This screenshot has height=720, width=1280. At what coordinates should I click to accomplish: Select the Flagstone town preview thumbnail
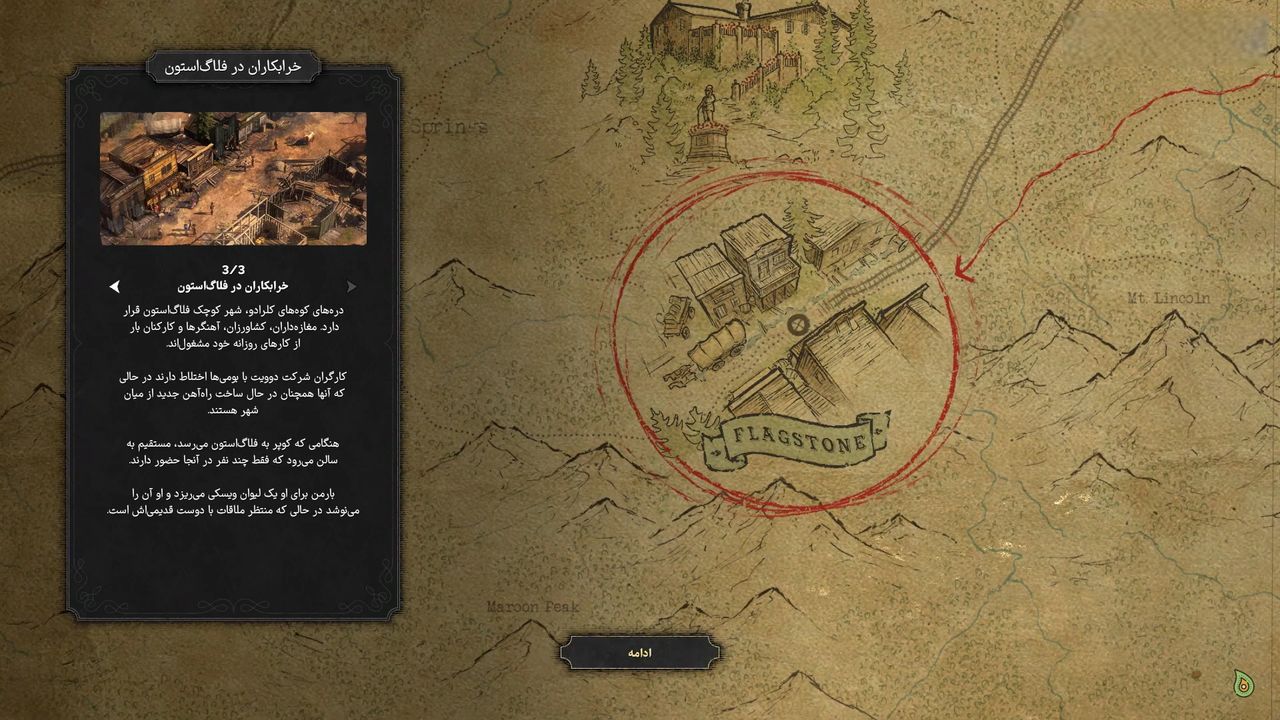[233, 178]
